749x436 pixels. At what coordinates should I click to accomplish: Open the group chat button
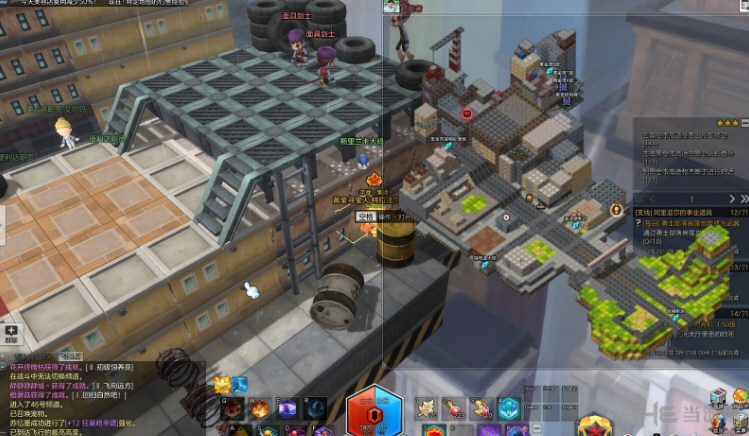pyautogui.click(x=10, y=332)
